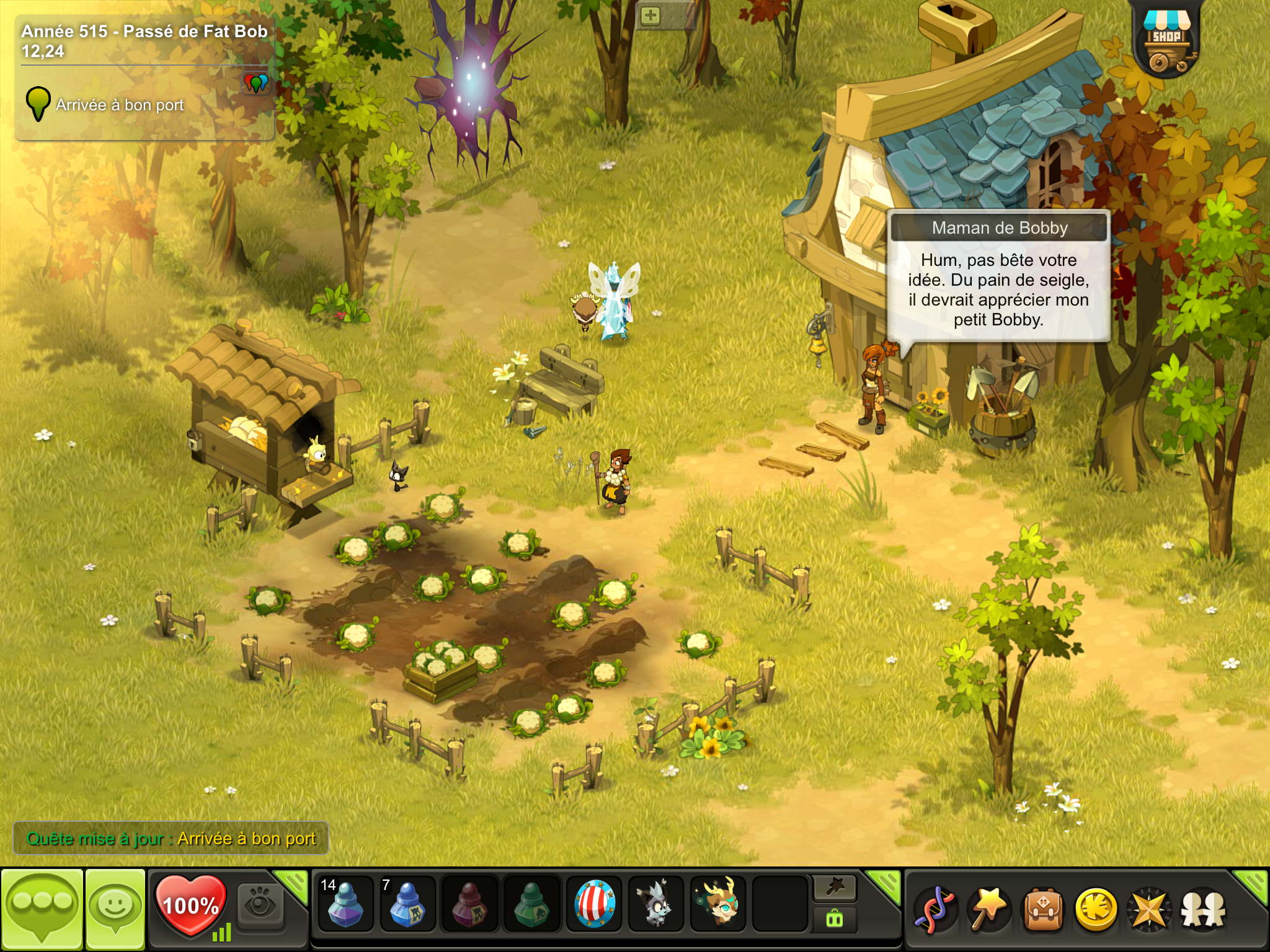Open the chat speech bubble button
1270x952 pixels.
click(42, 909)
